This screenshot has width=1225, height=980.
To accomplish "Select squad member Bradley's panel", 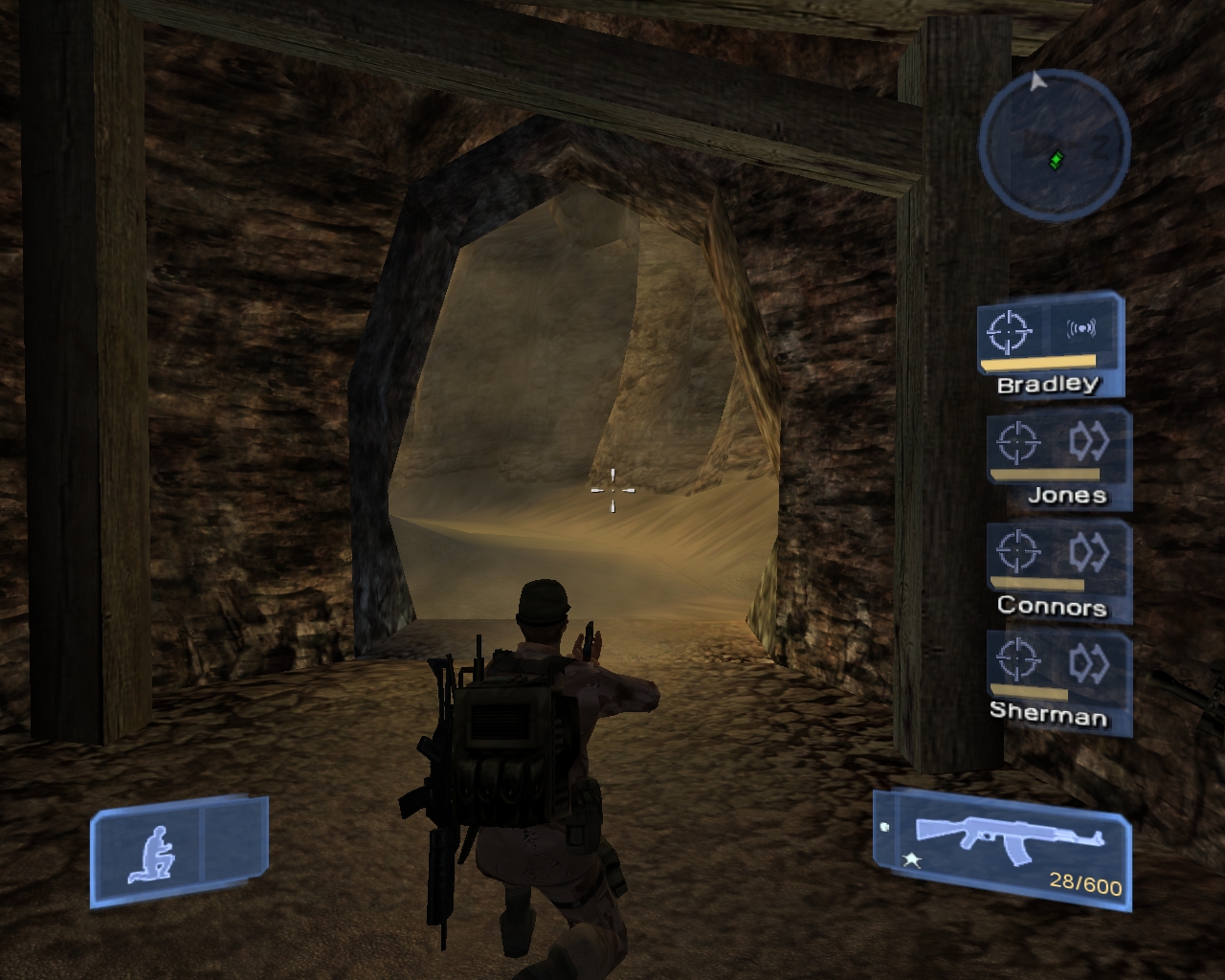I will pos(1049,345).
